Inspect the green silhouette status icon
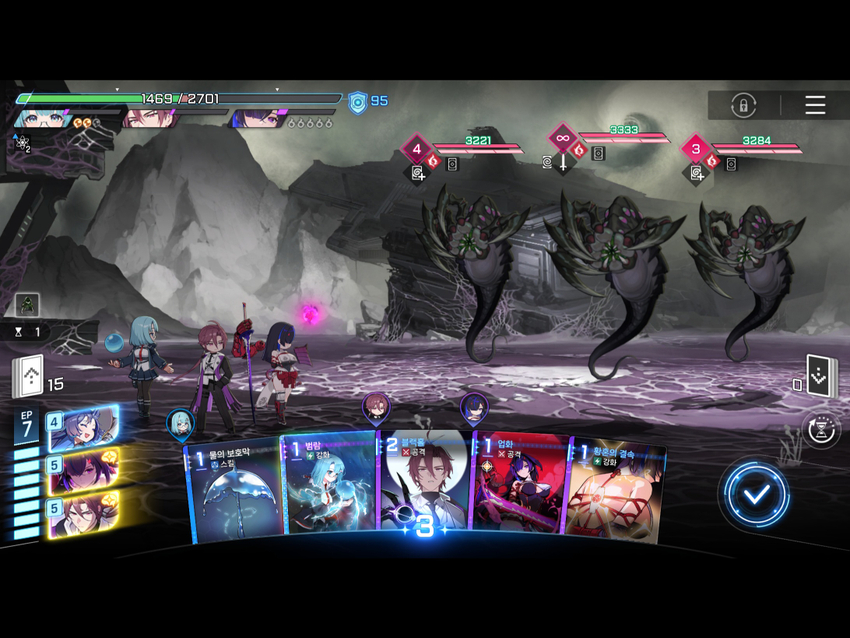Image resolution: width=850 pixels, height=638 pixels. click(27, 304)
